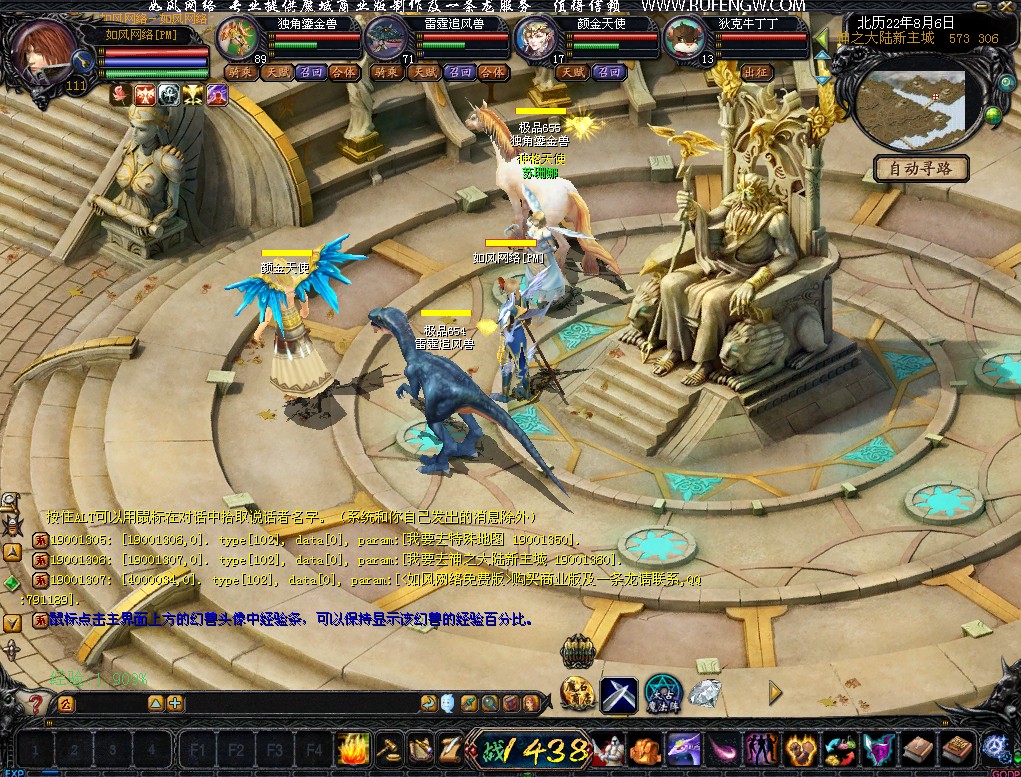The image size is (1021, 777).
Task: Click 出征 under the 狄克牛丁丁 pet
Action: (756, 72)
